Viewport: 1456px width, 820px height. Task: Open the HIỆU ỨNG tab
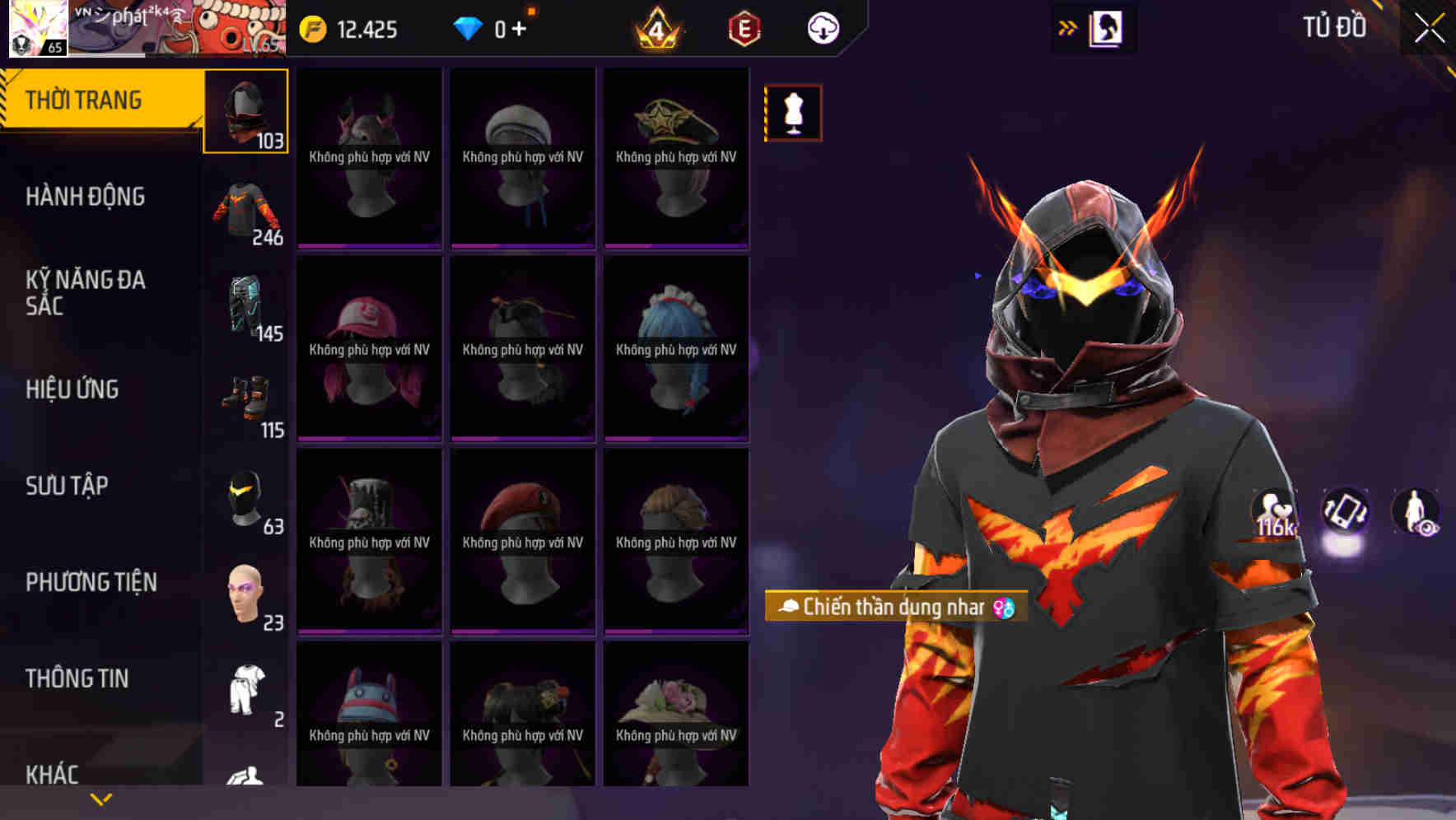pos(72,389)
